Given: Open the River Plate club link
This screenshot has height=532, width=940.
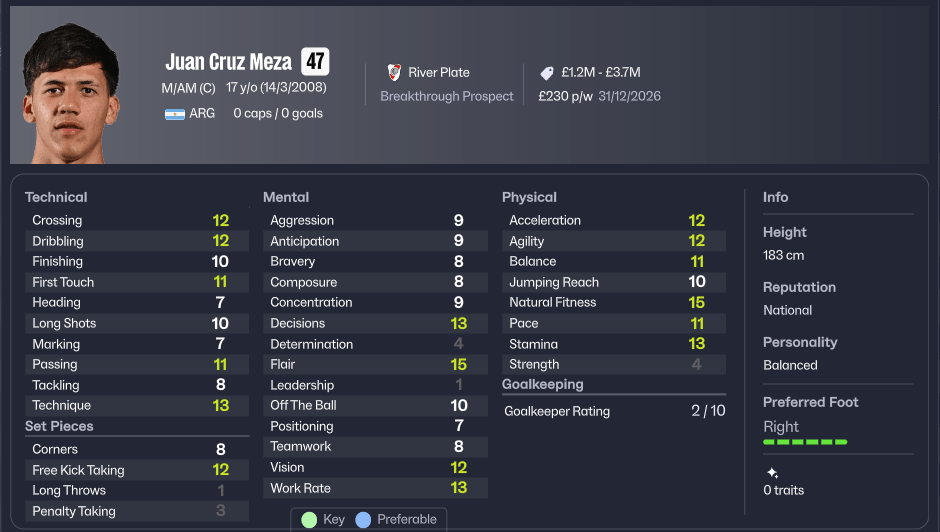Looking at the screenshot, I should click(438, 72).
